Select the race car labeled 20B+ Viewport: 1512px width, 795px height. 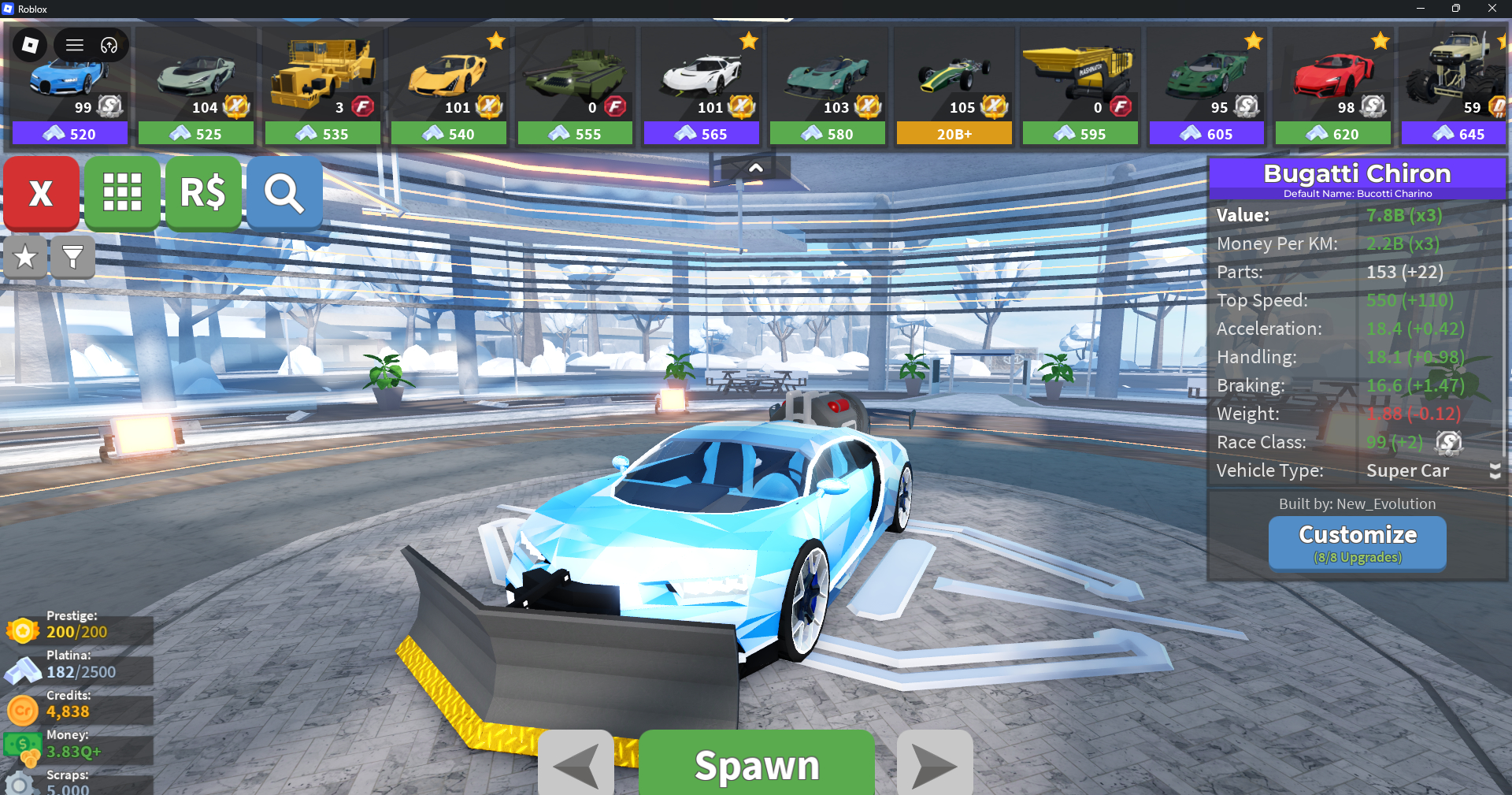point(954,87)
